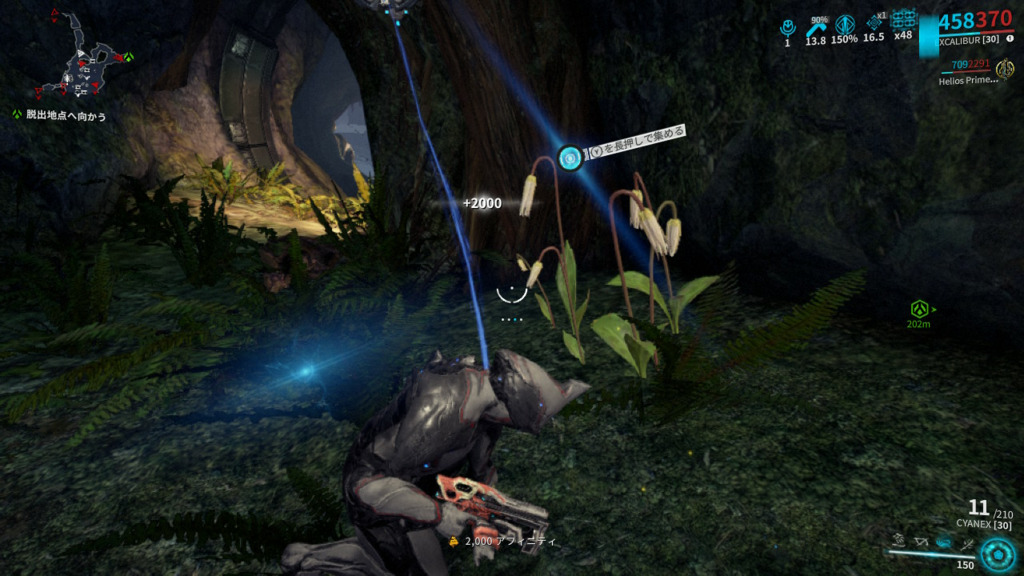Click the x48 buff icon
The height and width of the screenshot is (576, 1024).
coord(904,20)
